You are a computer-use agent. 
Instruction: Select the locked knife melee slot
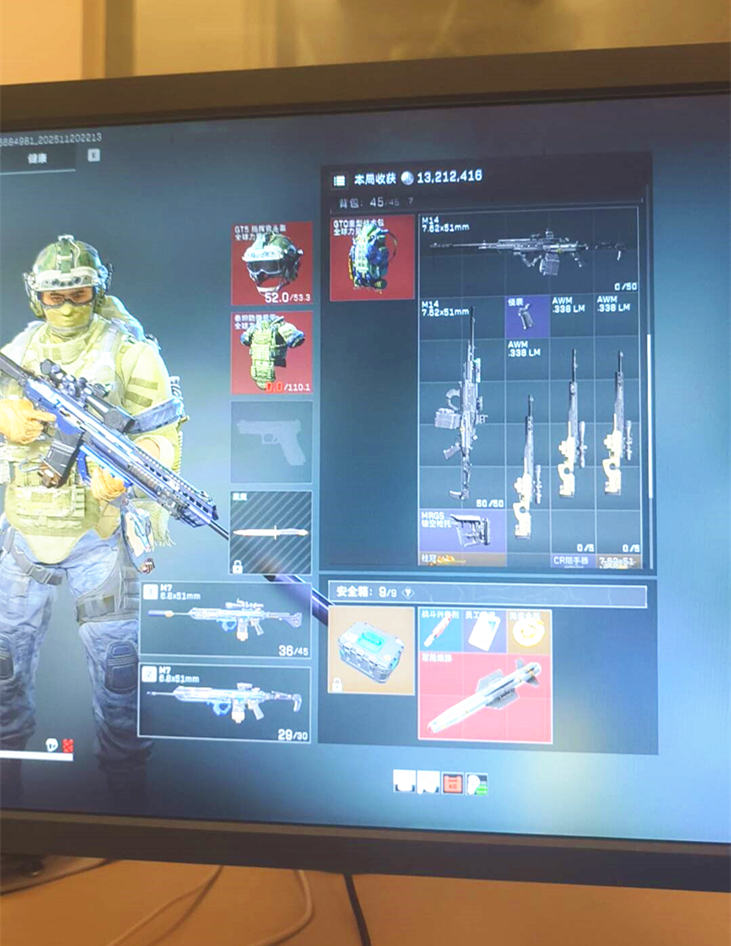point(271,532)
